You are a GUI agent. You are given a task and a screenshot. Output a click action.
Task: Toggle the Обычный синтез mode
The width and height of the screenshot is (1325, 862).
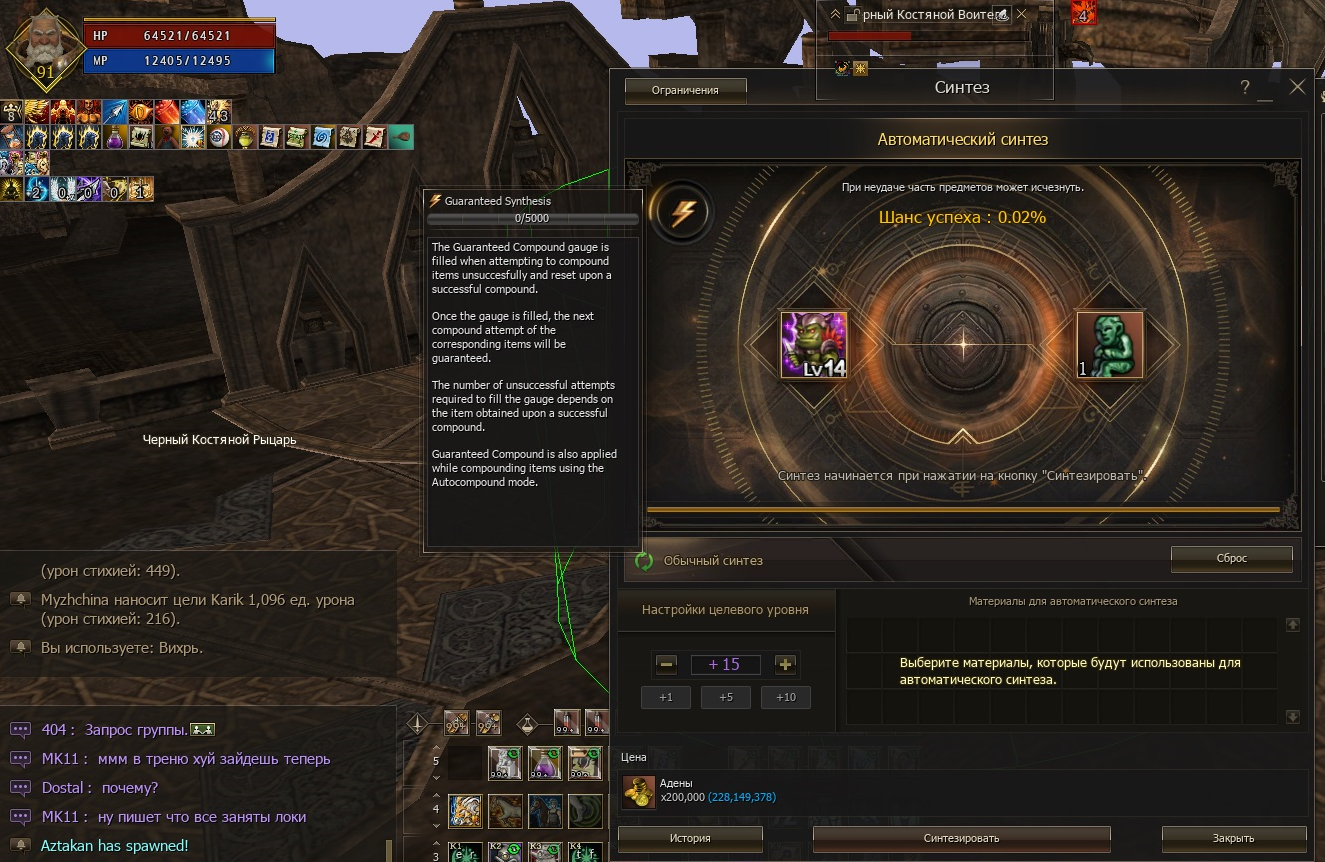click(645, 561)
